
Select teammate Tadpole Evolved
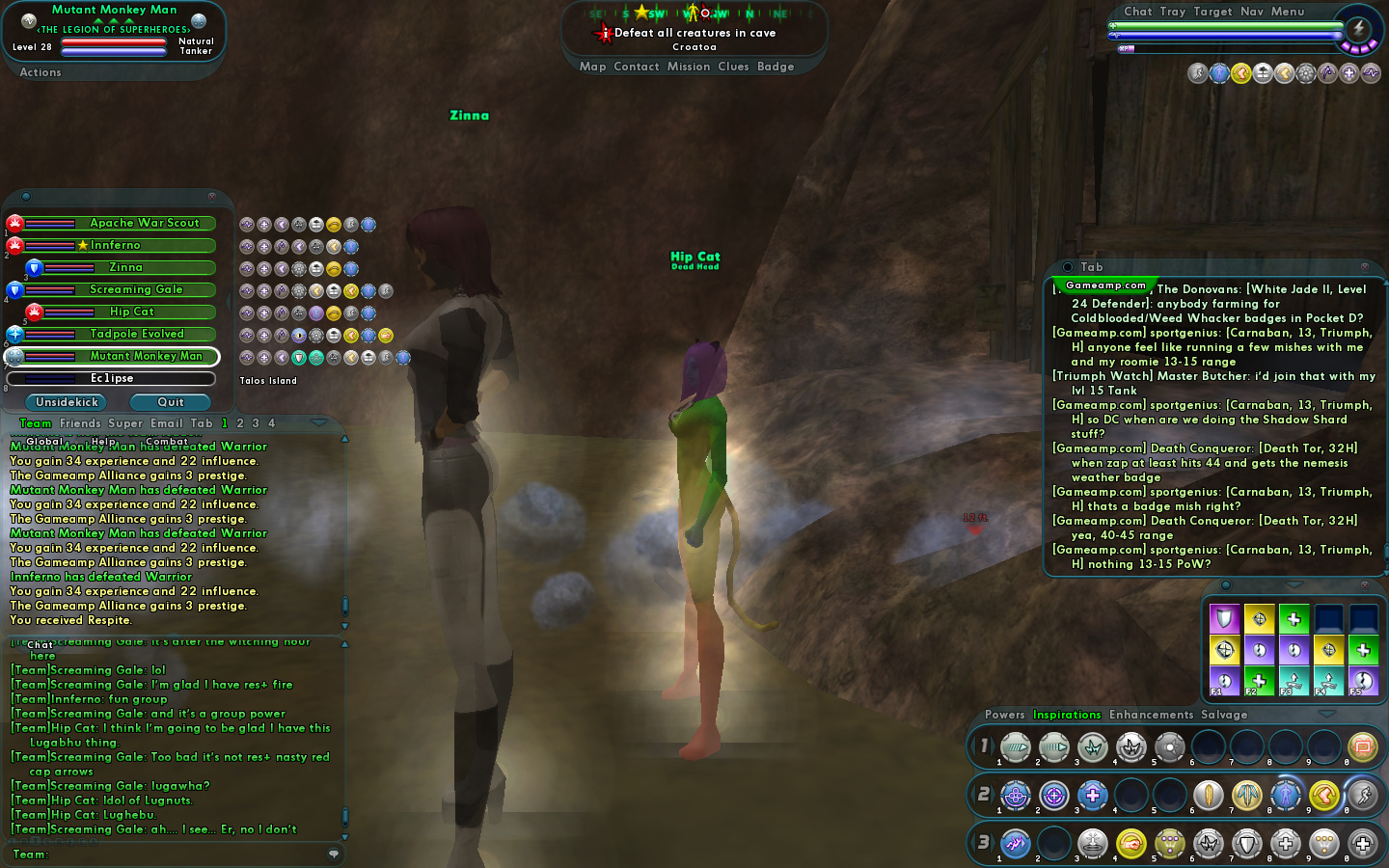pyautogui.click(x=137, y=334)
